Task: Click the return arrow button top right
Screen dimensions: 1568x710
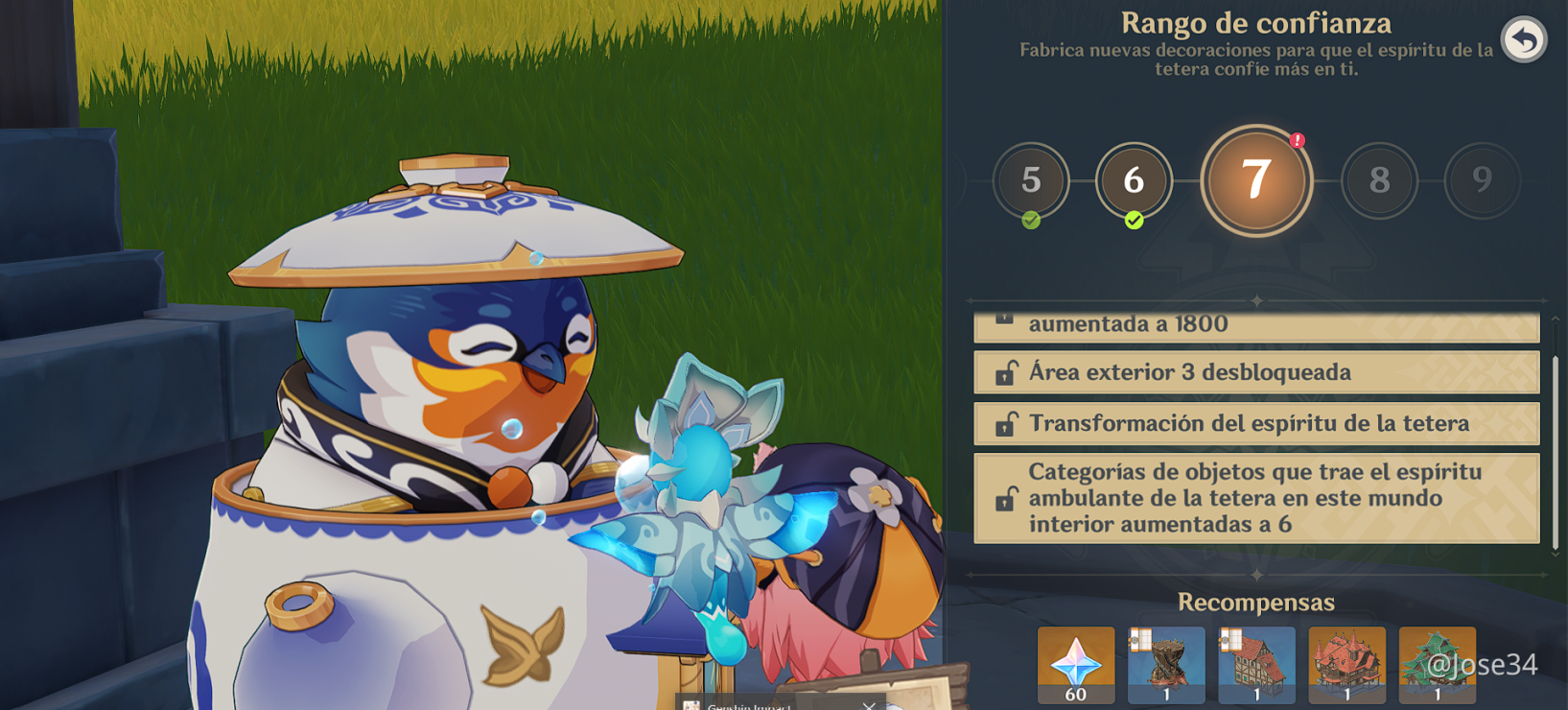Action: 1522,38
